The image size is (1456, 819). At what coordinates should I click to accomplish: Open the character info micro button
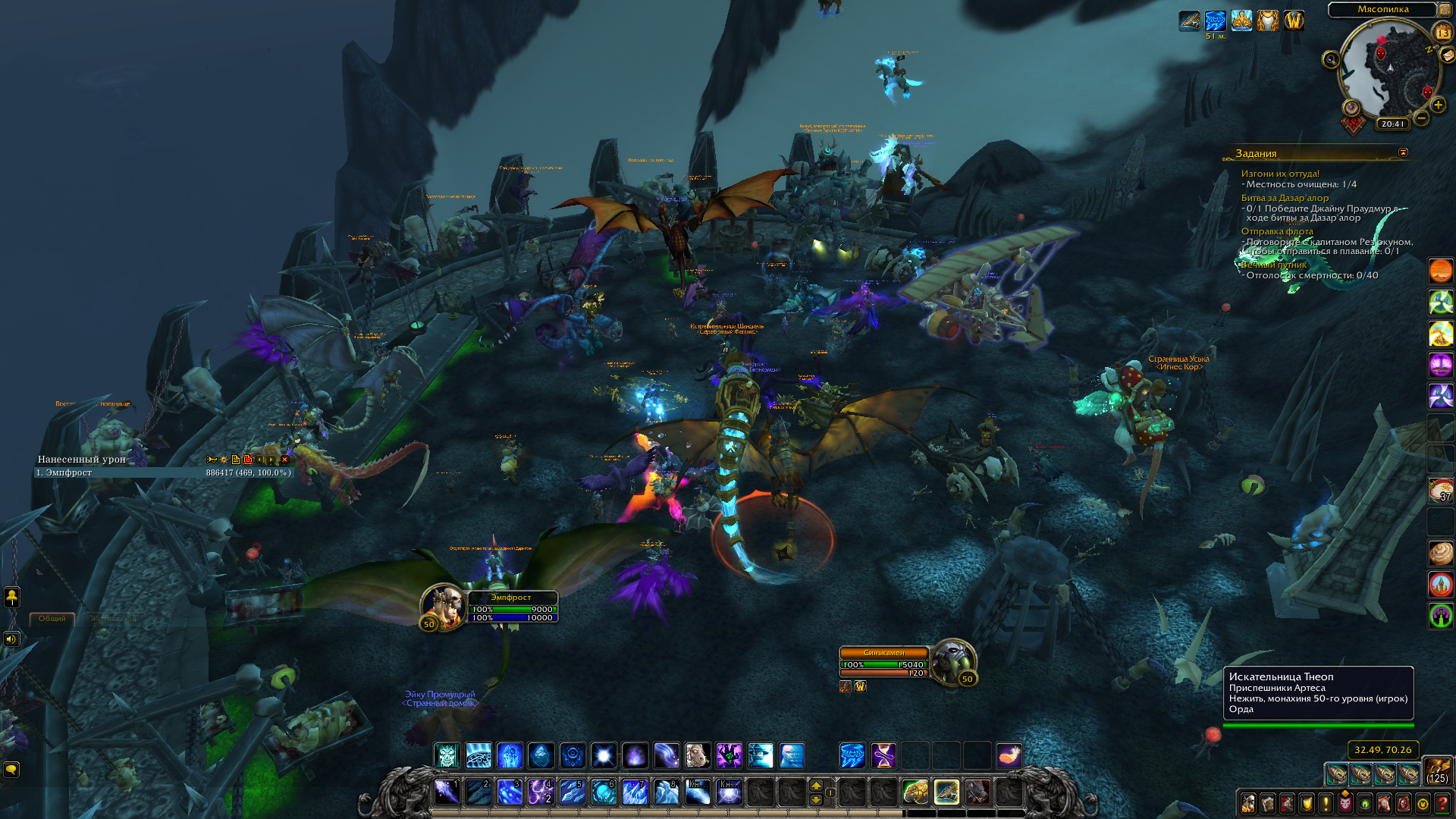tap(1248, 803)
